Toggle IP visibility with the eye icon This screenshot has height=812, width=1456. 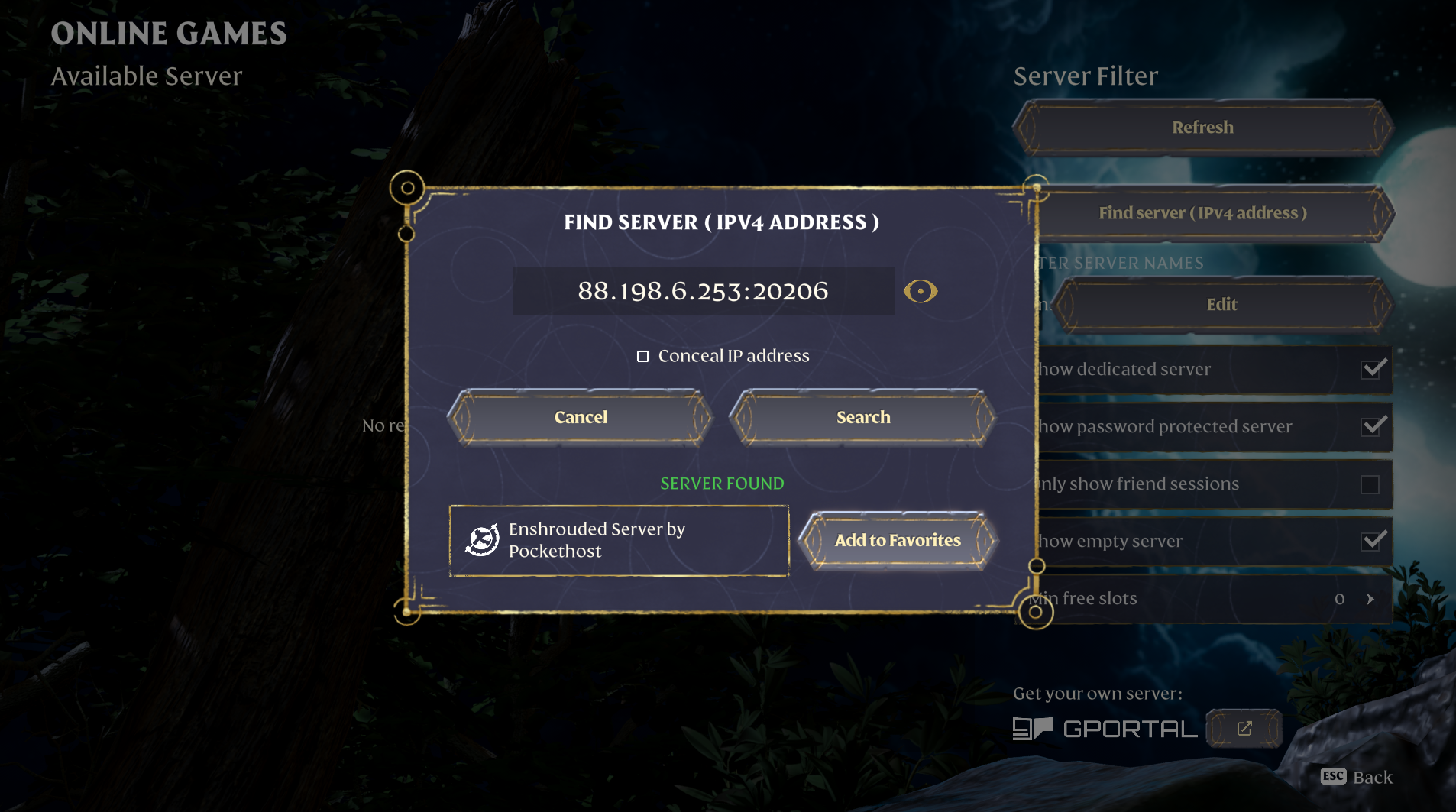pos(920,291)
